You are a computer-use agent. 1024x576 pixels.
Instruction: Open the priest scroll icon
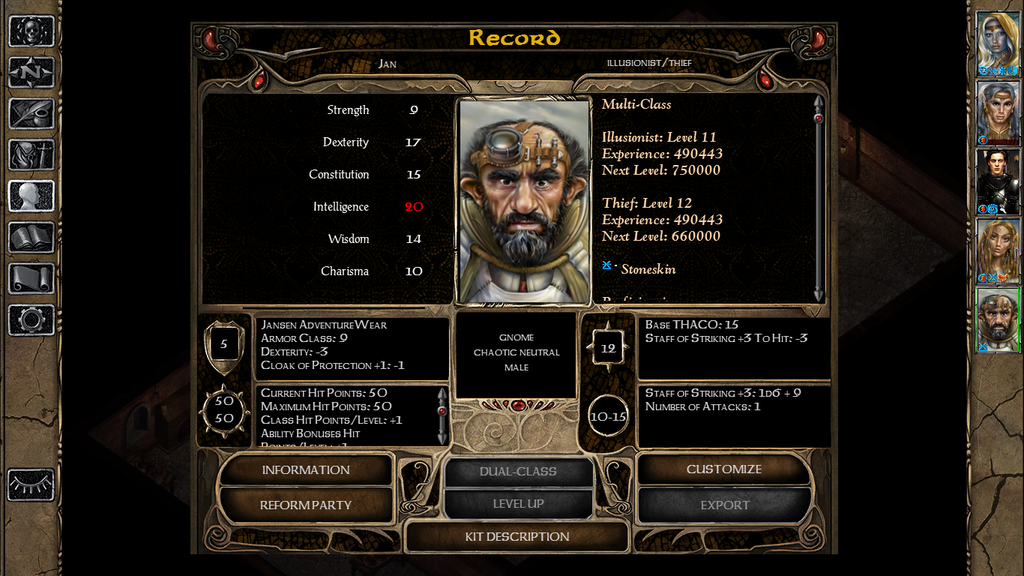coord(31,278)
